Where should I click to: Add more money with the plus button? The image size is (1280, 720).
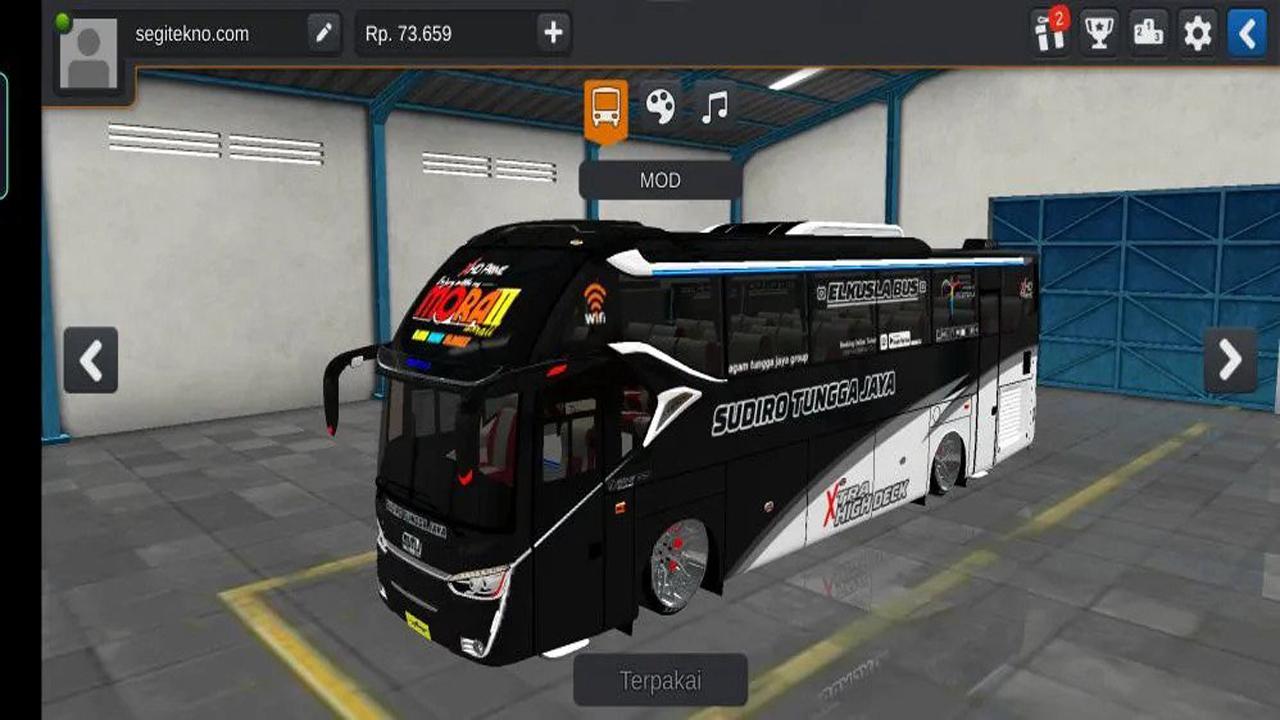[x=553, y=33]
